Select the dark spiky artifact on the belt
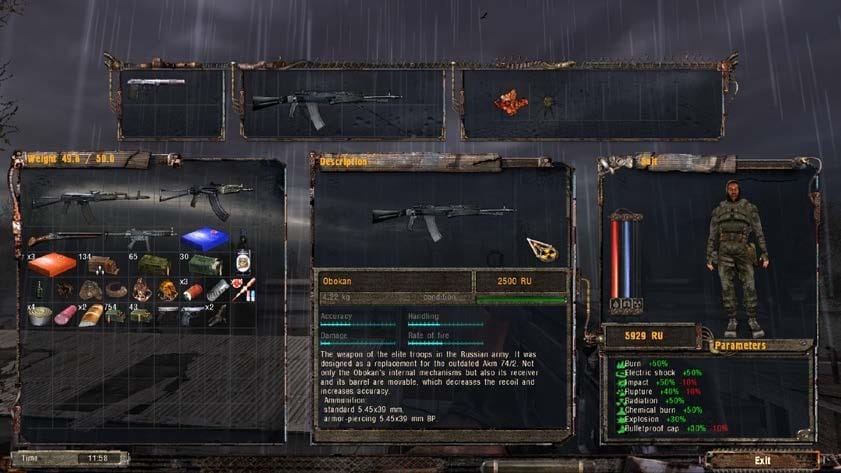 [548, 104]
